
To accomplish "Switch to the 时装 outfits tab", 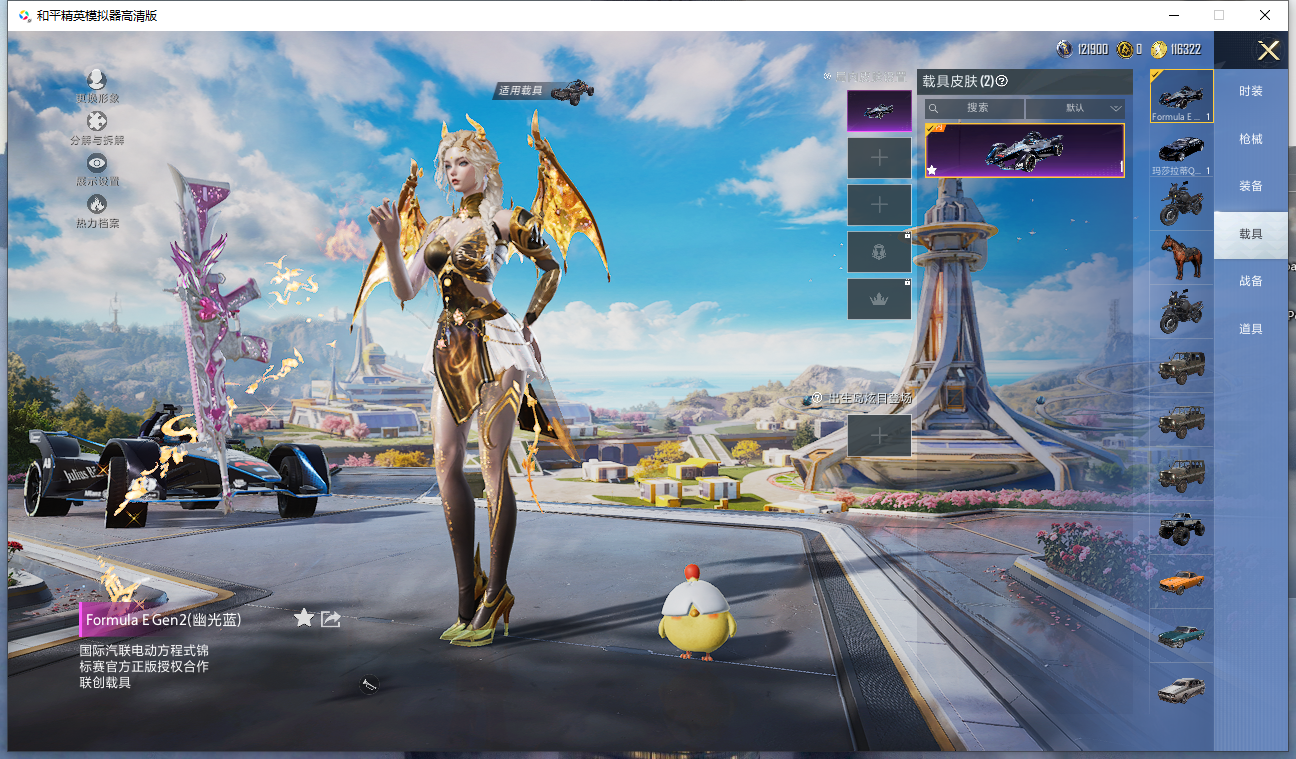I will tap(1250, 91).
